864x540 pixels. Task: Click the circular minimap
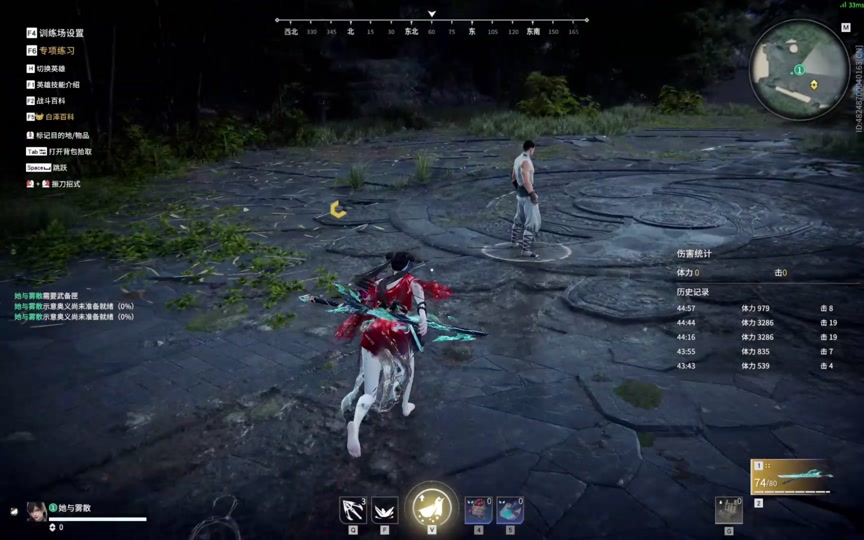(799, 70)
